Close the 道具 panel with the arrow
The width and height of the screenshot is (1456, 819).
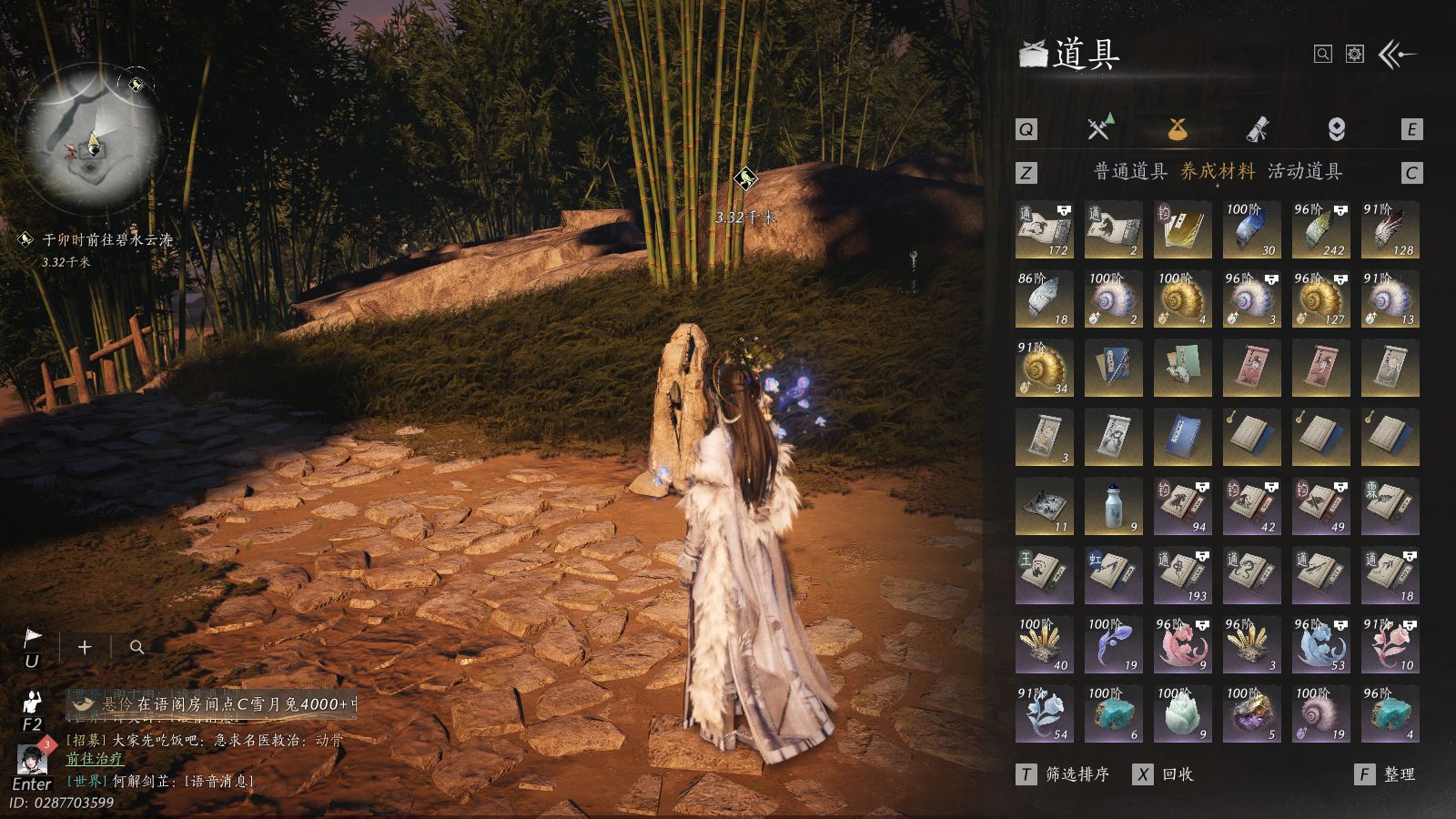pyautogui.click(x=1397, y=55)
